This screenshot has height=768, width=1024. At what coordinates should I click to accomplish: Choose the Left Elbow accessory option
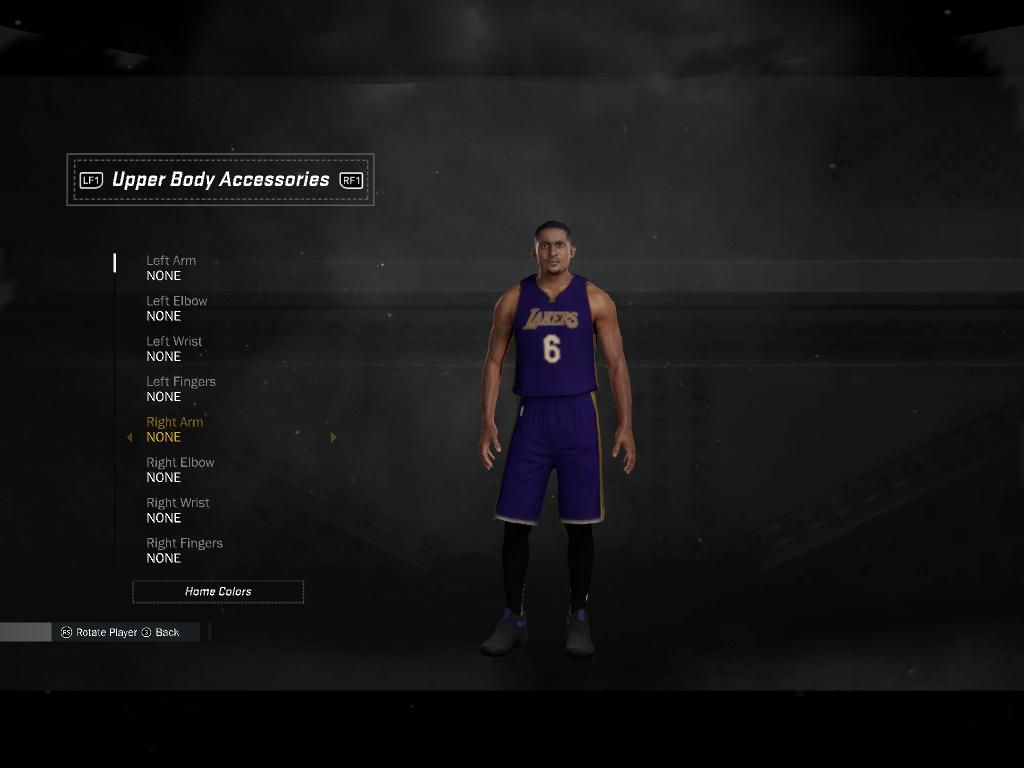click(177, 308)
